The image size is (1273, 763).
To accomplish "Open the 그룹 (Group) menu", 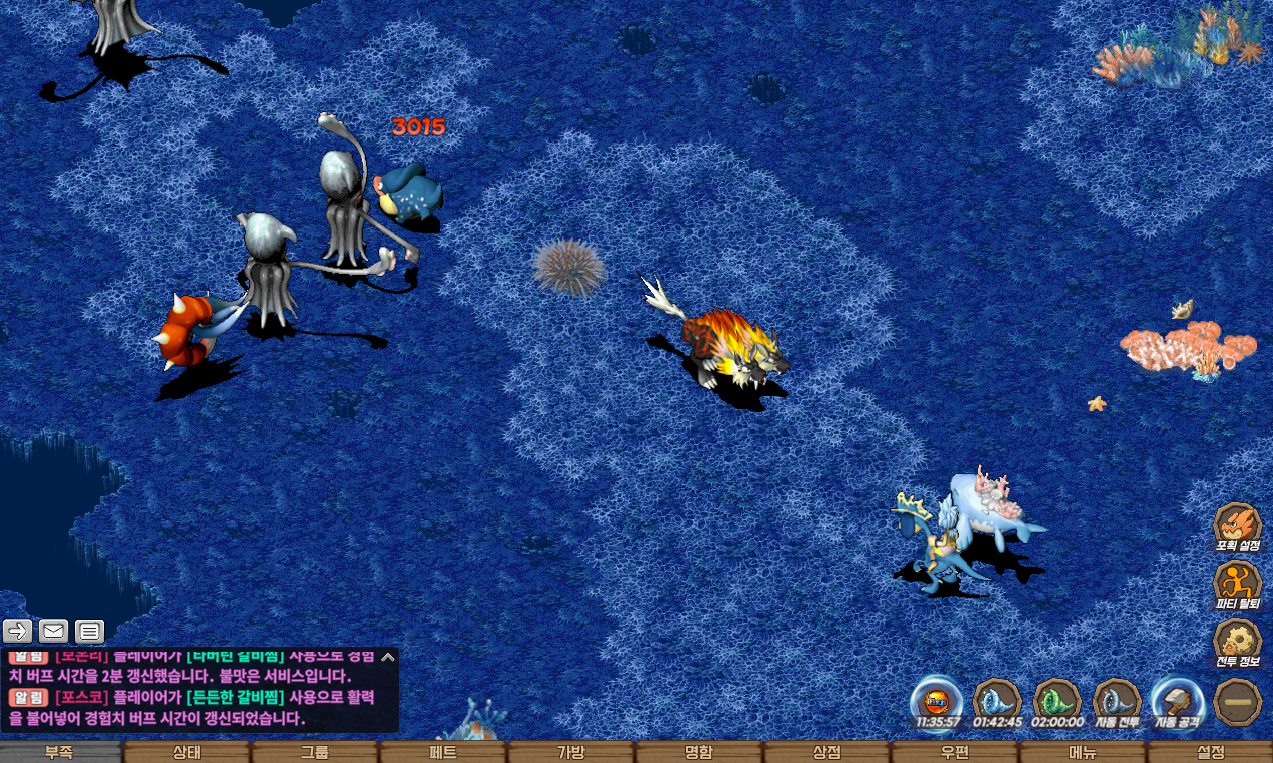I will 315,752.
